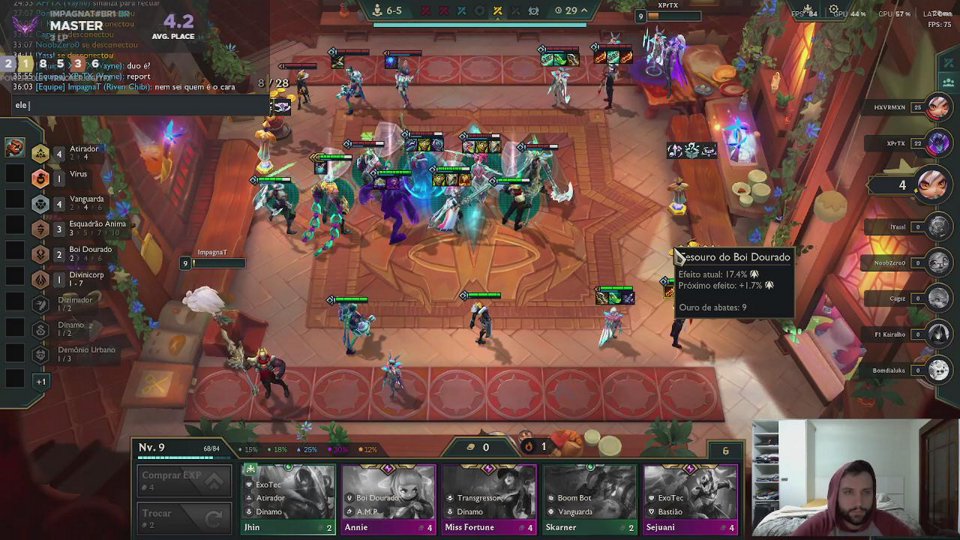The image size is (960, 540).
Task: Buy the Jhin shop card
Action: pyautogui.click(x=288, y=498)
